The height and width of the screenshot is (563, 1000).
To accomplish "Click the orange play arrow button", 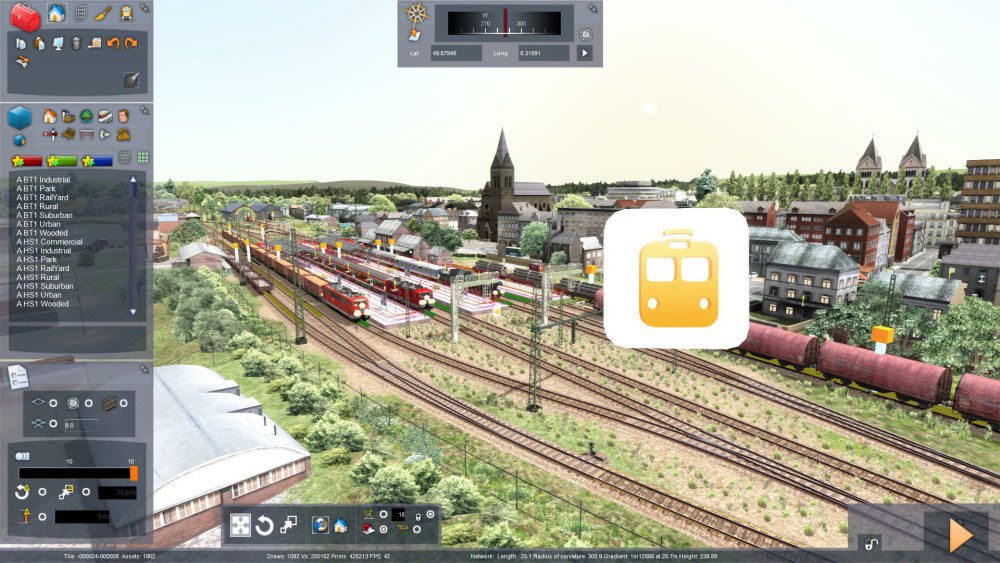I will [x=960, y=535].
